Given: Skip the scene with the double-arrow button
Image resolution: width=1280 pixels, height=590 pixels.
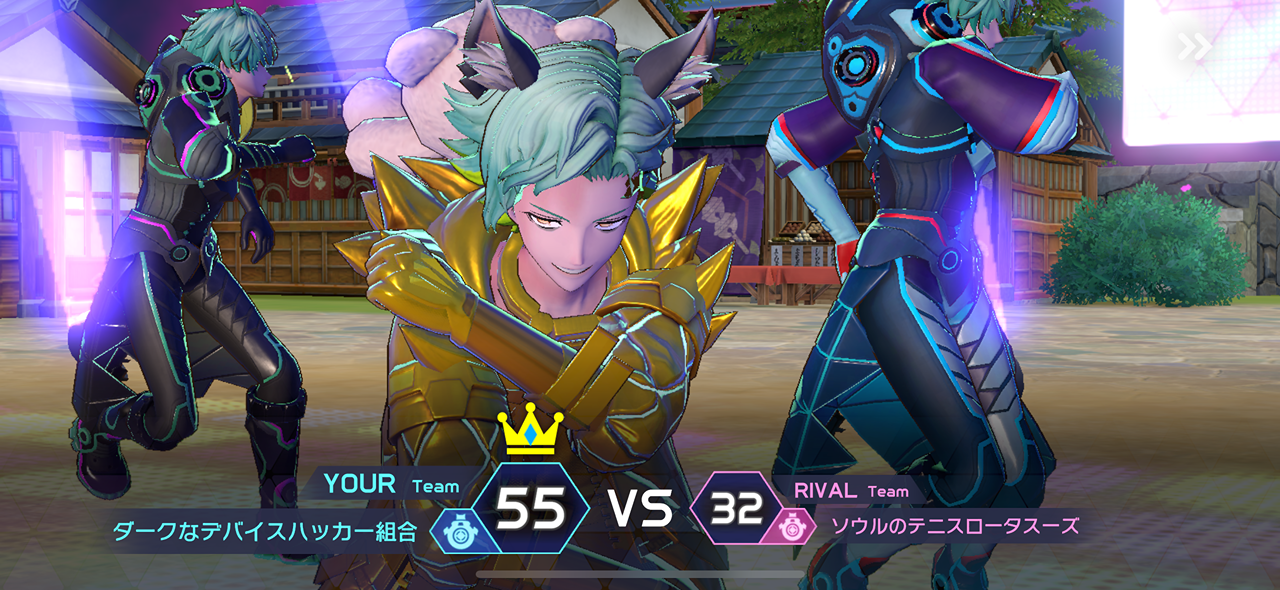Looking at the screenshot, I should point(1194,47).
